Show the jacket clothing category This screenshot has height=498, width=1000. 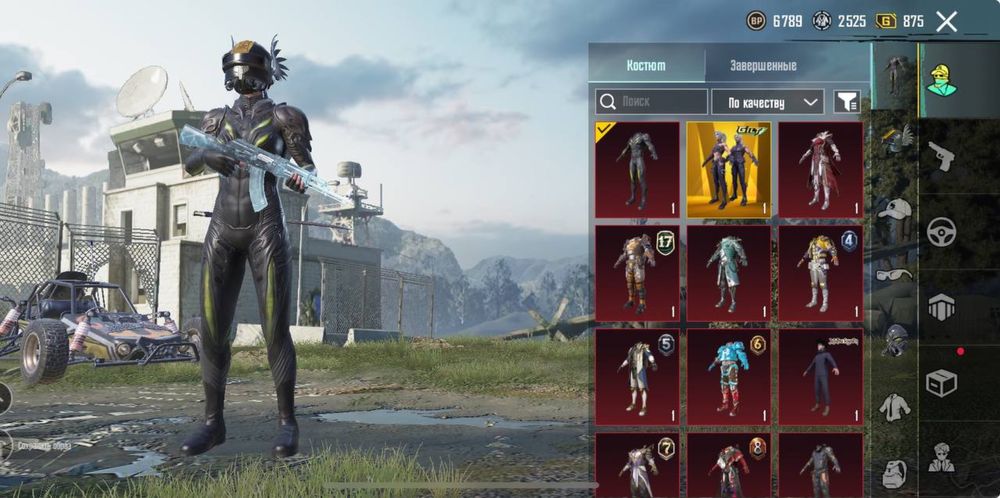[895, 406]
